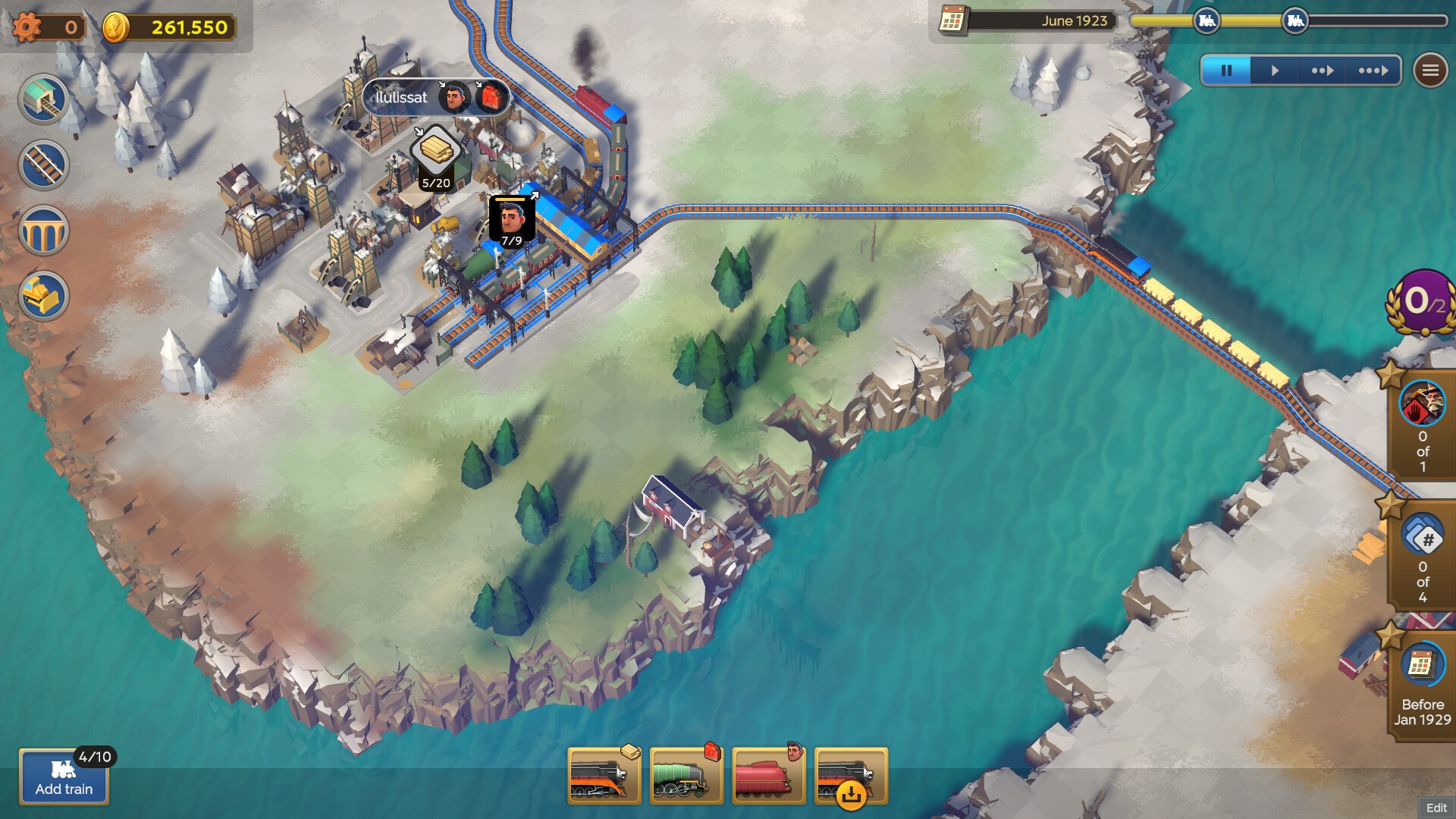Image resolution: width=1456 pixels, height=819 pixels.
Task: Pick the bridge construction tool
Action: (43, 231)
